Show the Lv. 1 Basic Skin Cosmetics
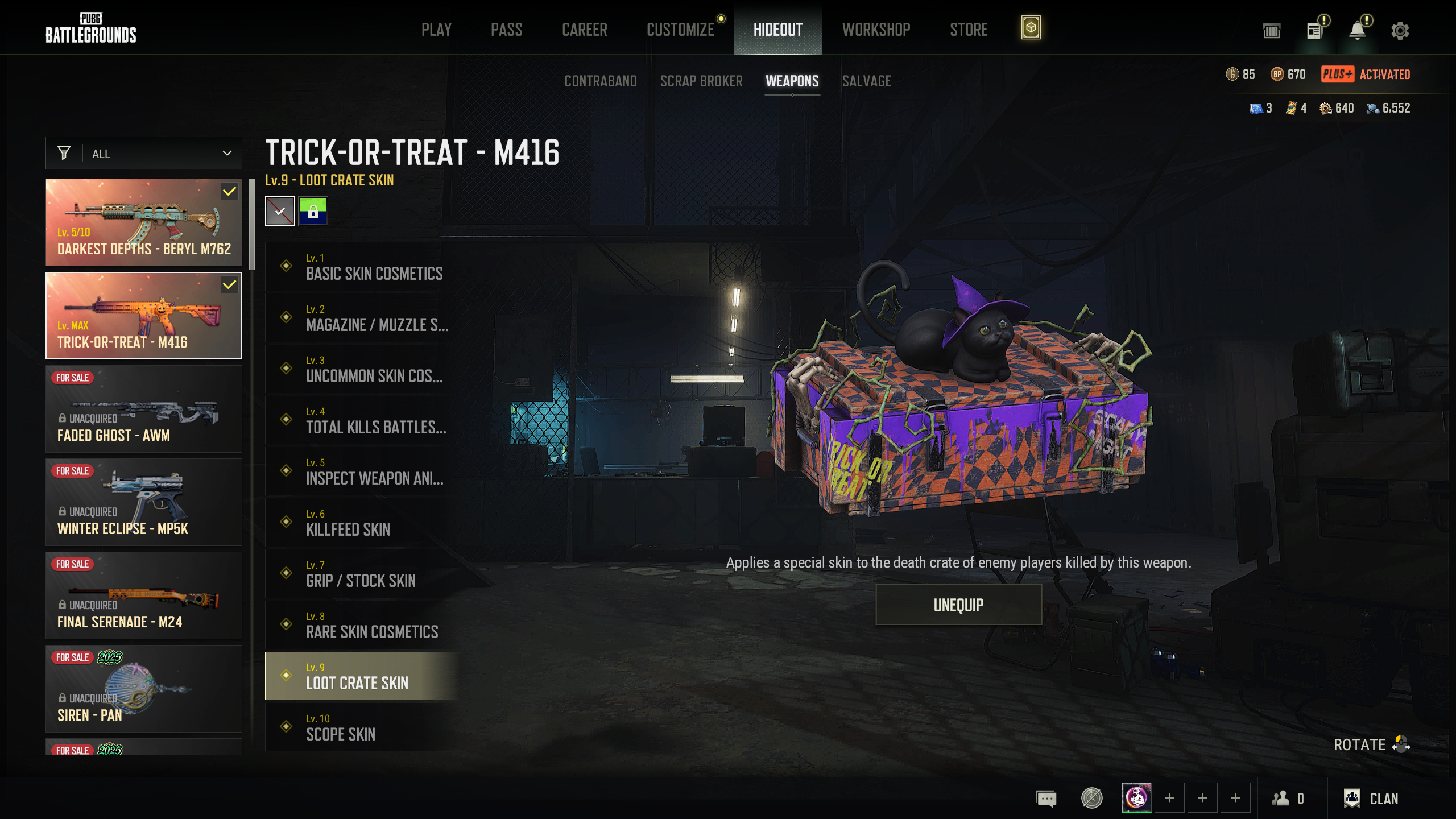 pos(364,267)
